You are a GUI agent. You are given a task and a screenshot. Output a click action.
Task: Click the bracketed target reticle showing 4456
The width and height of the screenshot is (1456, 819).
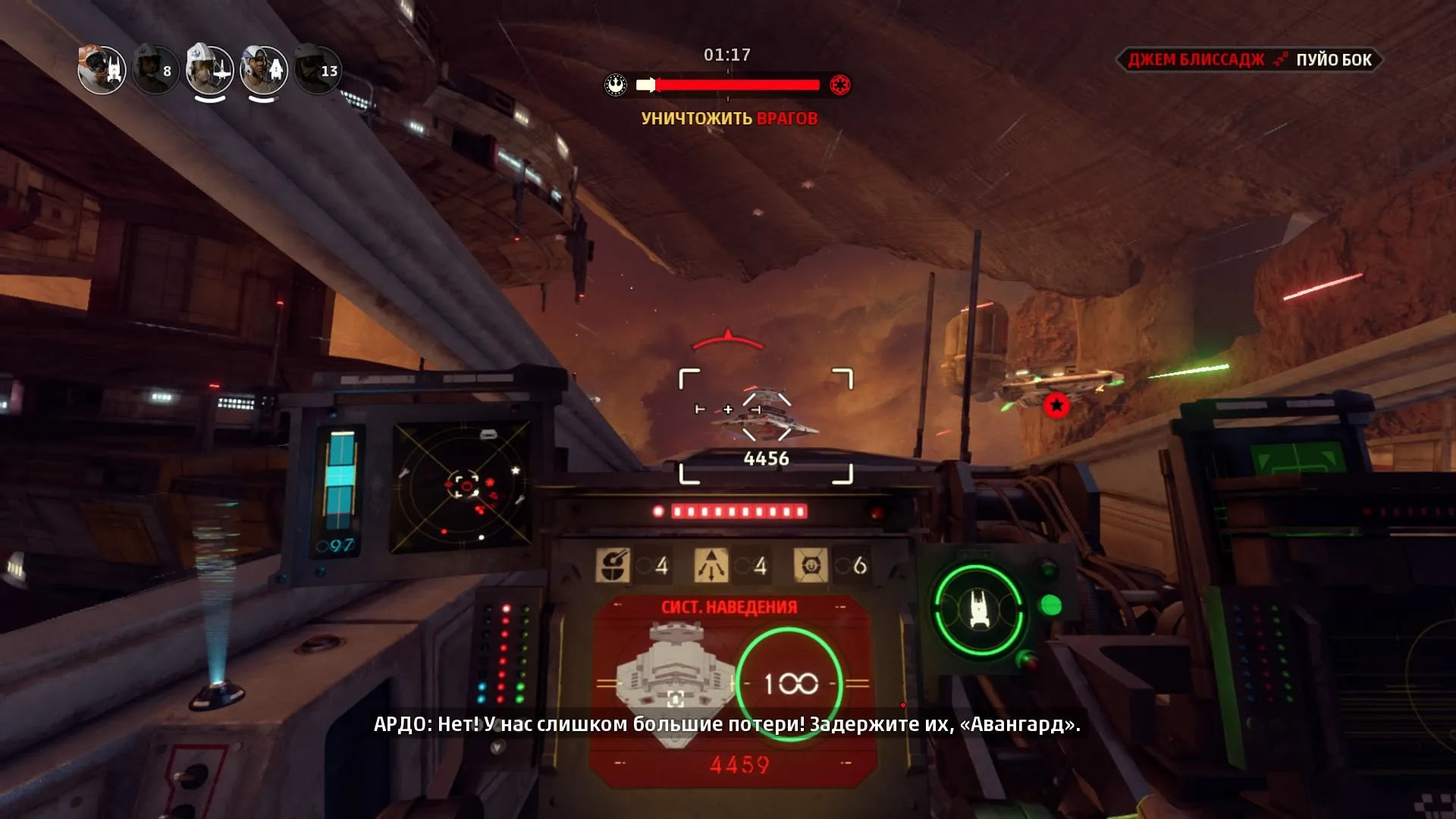pos(766,425)
